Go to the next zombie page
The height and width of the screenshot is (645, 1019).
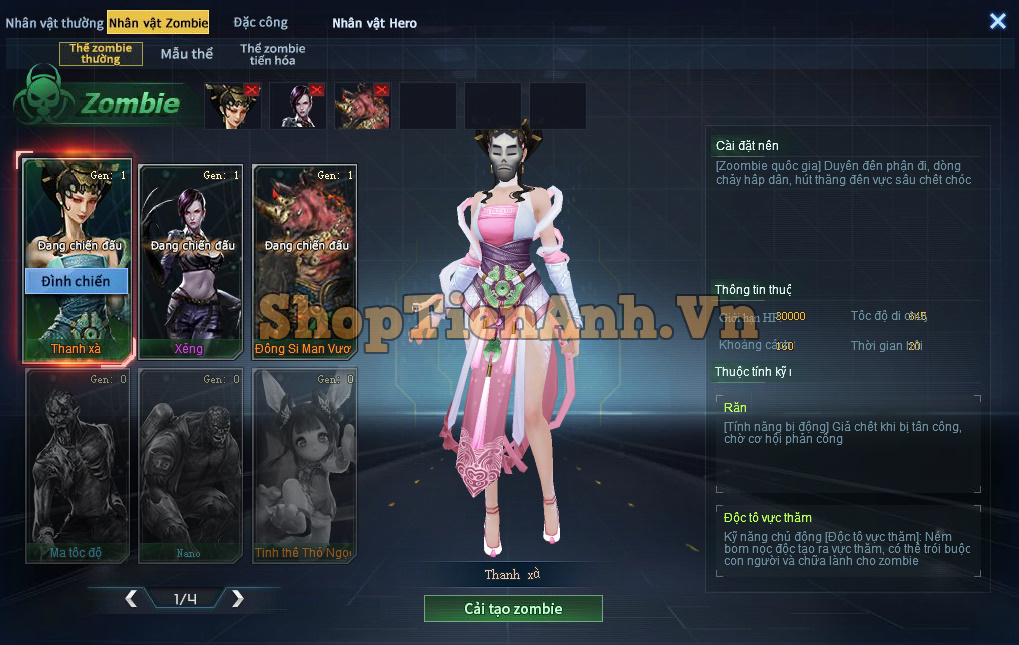click(x=237, y=599)
